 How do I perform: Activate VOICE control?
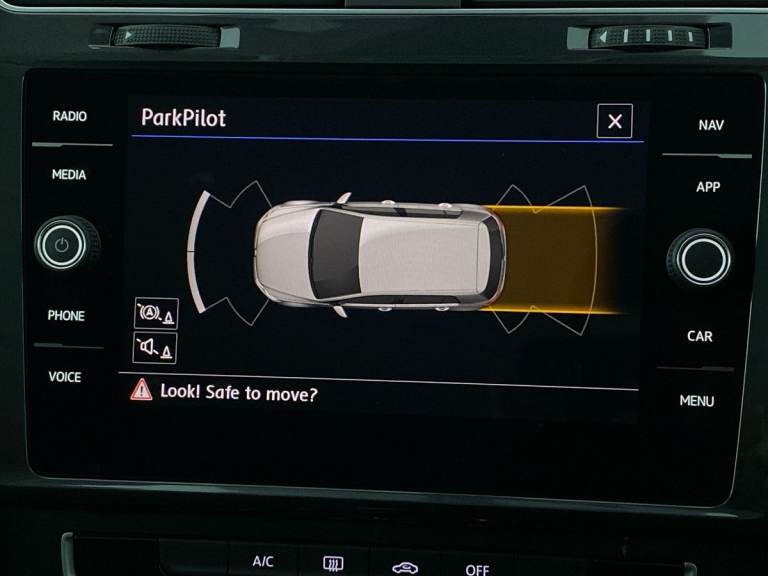pos(65,377)
